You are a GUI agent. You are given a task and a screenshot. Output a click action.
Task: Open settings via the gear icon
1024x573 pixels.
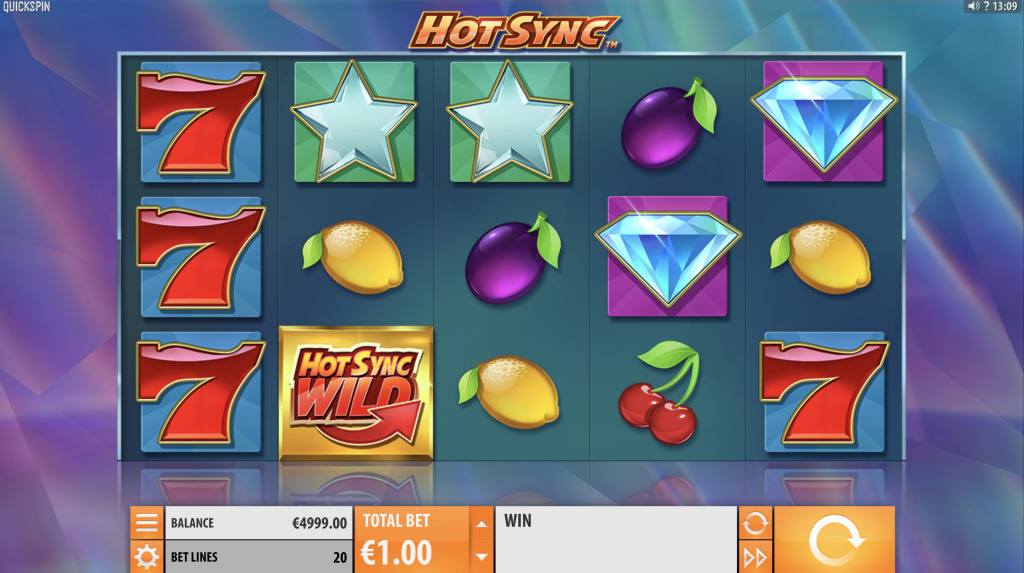click(146, 556)
